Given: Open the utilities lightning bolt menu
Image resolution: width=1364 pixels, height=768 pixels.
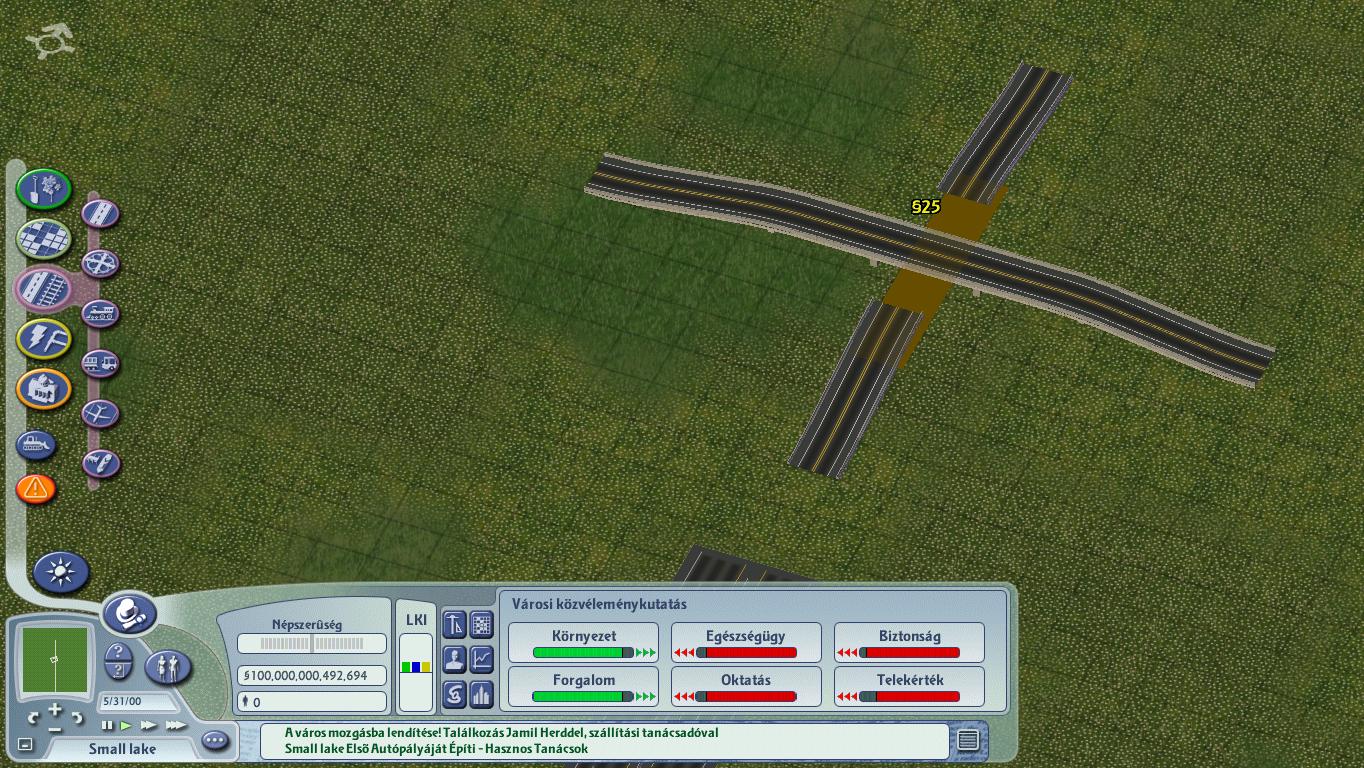Looking at the screenshot, I should [43, 339].
